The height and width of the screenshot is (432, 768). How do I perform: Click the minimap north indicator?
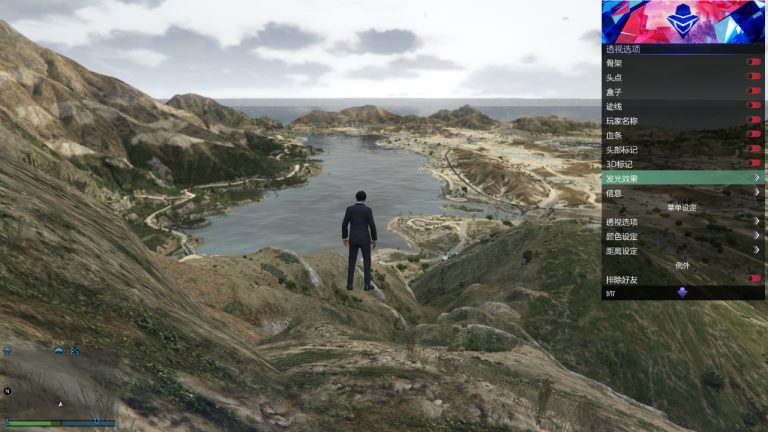(8, 390)
